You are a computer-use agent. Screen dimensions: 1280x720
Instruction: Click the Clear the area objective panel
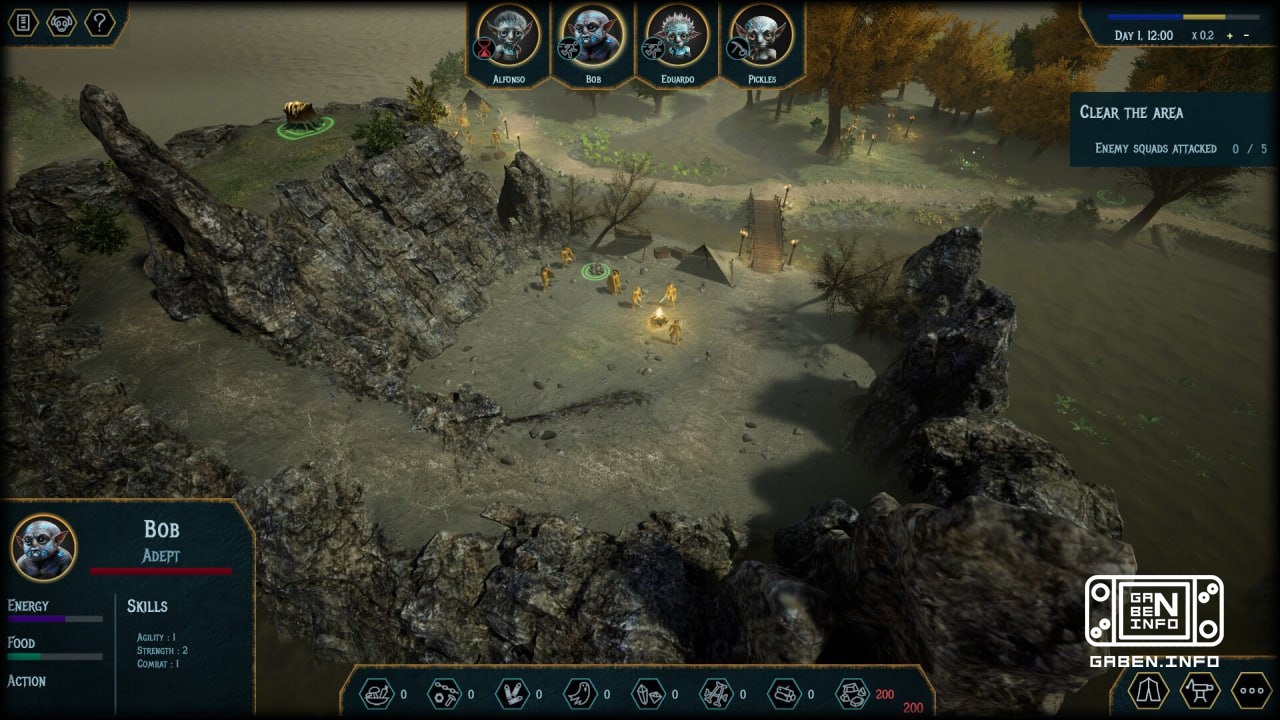pos(1170,130)
